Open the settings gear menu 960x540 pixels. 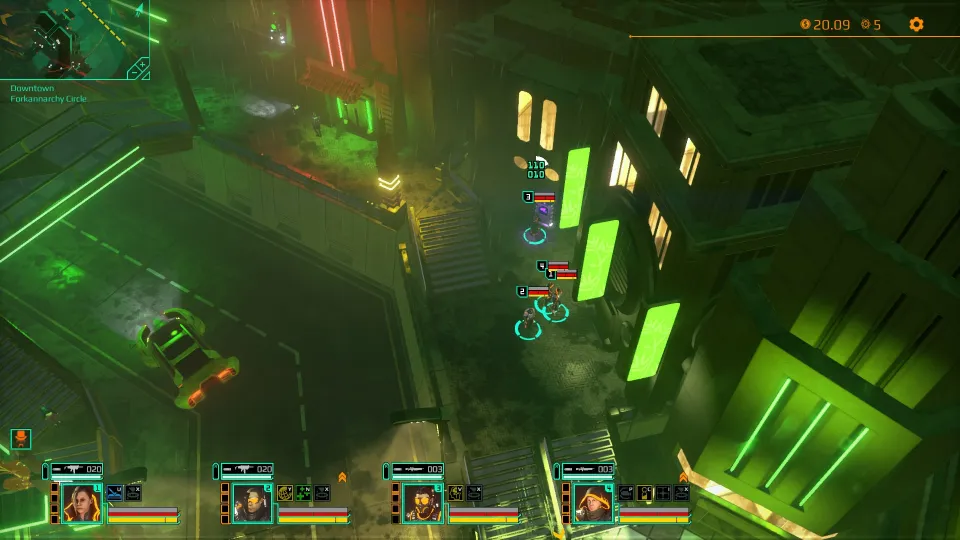(x=916, y=25)
